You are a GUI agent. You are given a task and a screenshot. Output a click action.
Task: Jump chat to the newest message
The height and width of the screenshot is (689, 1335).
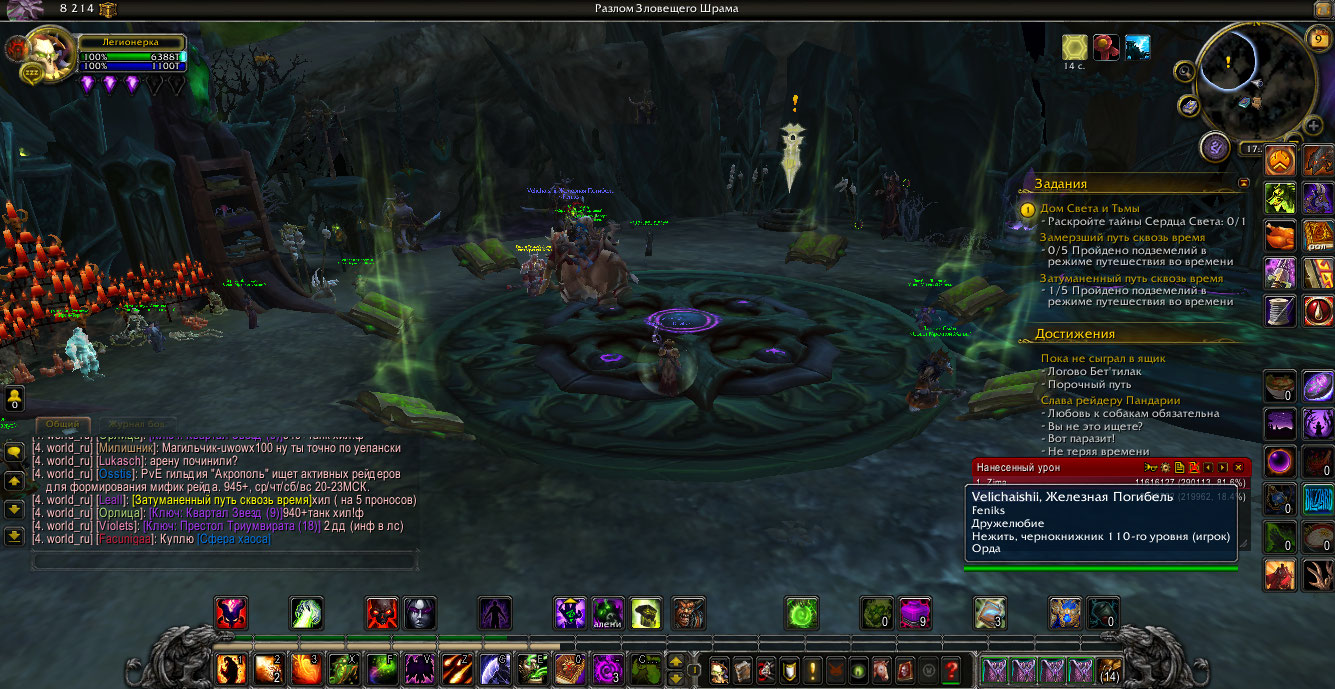click(14, 535)
